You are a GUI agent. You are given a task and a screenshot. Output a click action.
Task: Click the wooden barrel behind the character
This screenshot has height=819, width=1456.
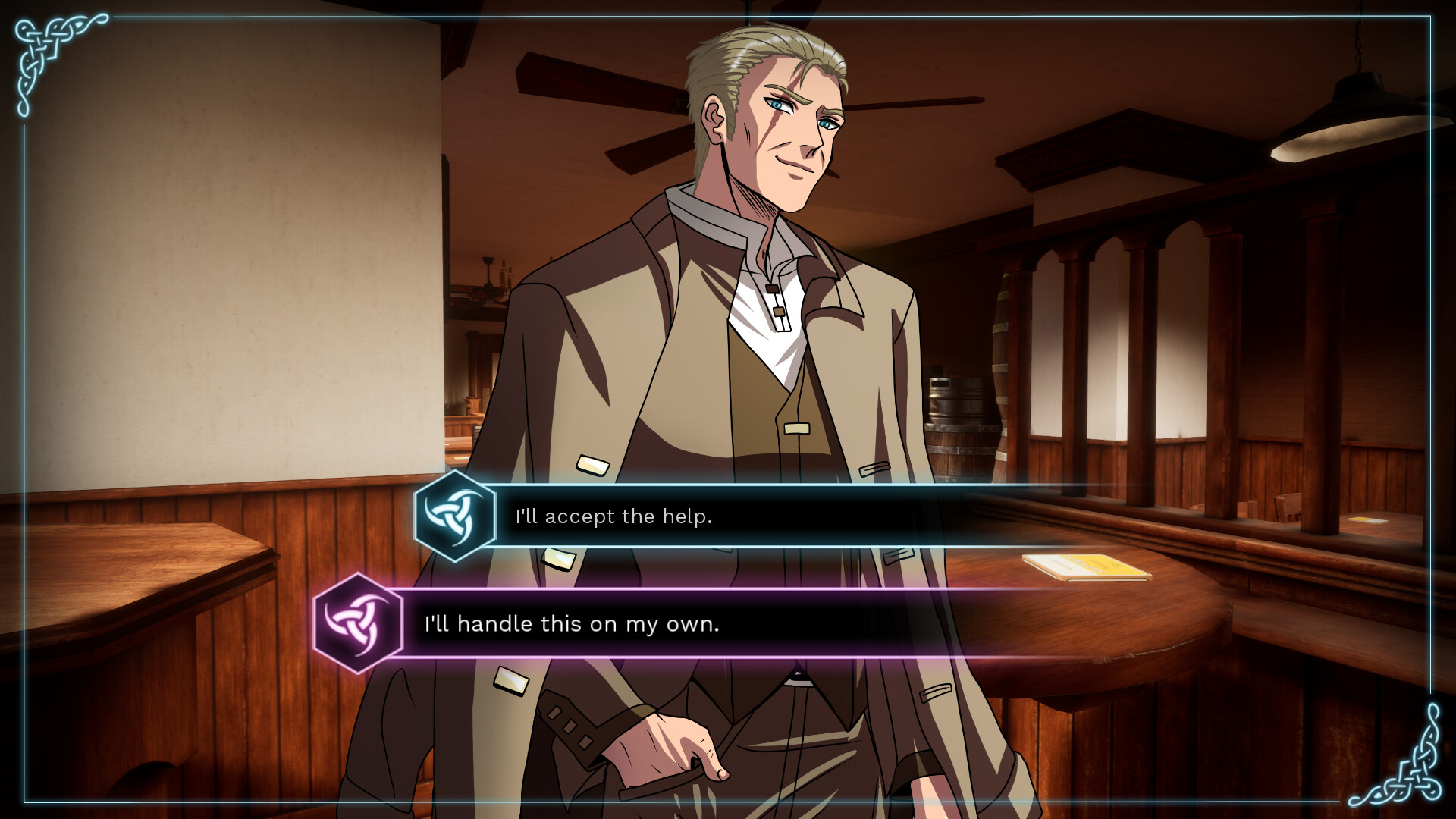[962, 447]
